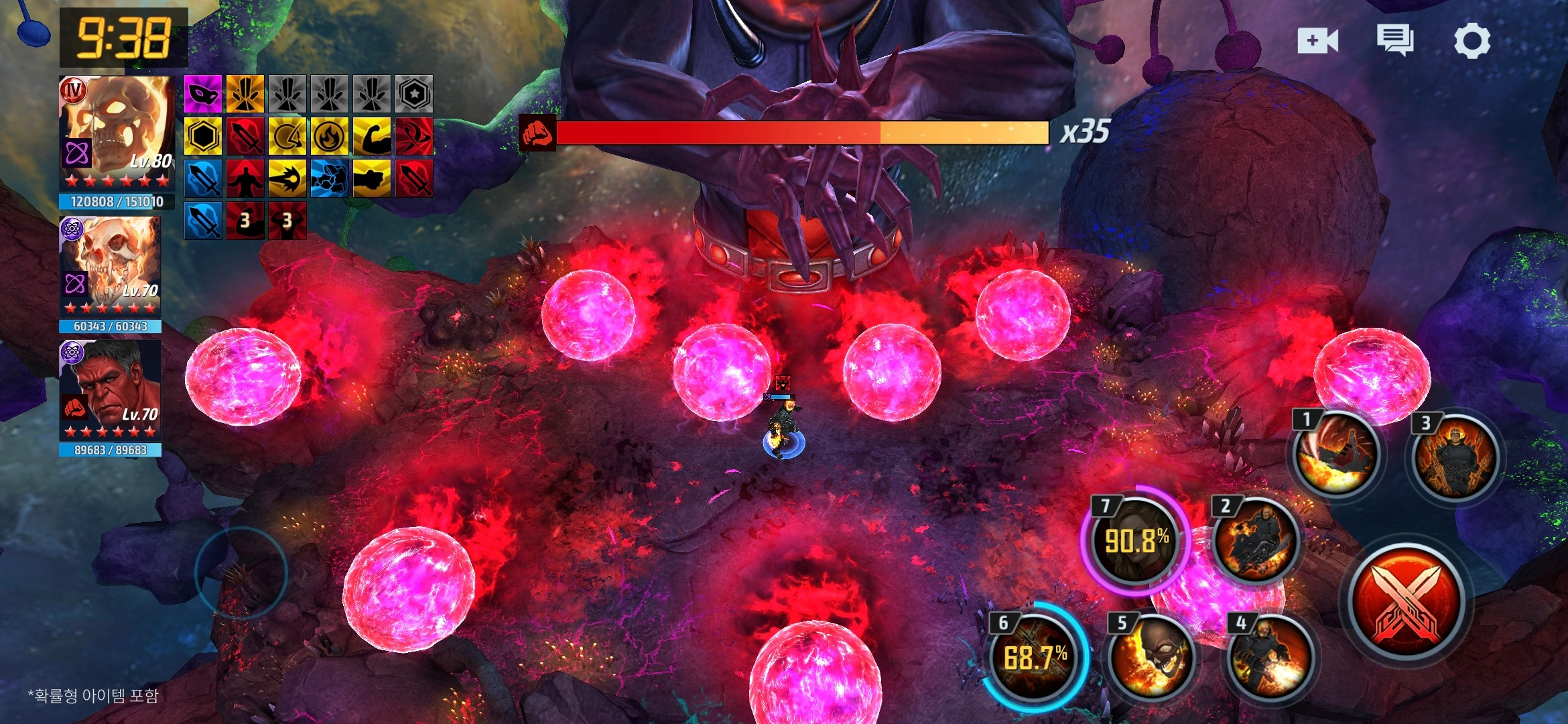The width and height of the screenshot is (1568, 724).
Task: Start video recording with camera icon
Action: pyautogui.click(x=1317, y=41)
